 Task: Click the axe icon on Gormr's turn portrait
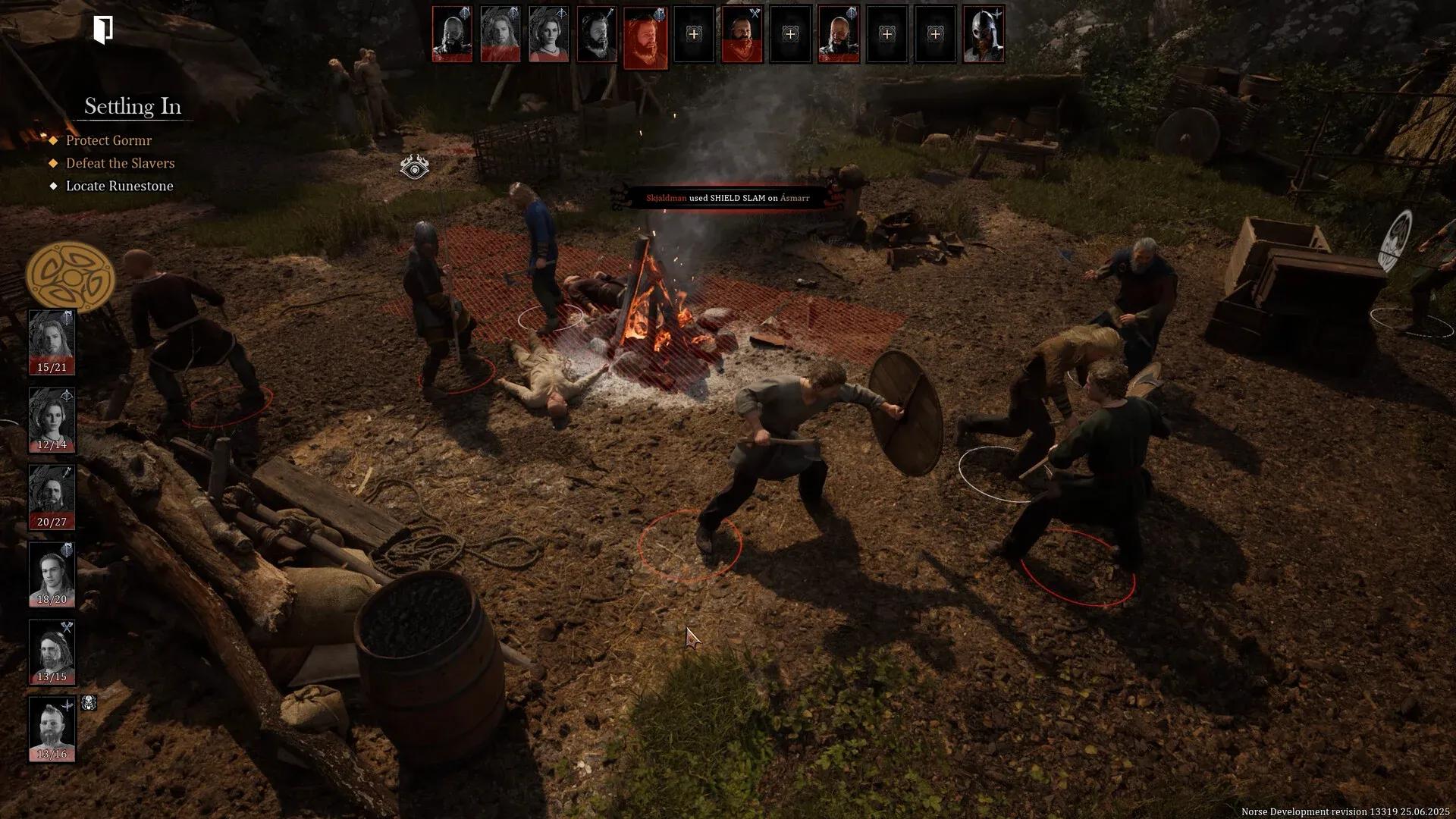[756, 13]
